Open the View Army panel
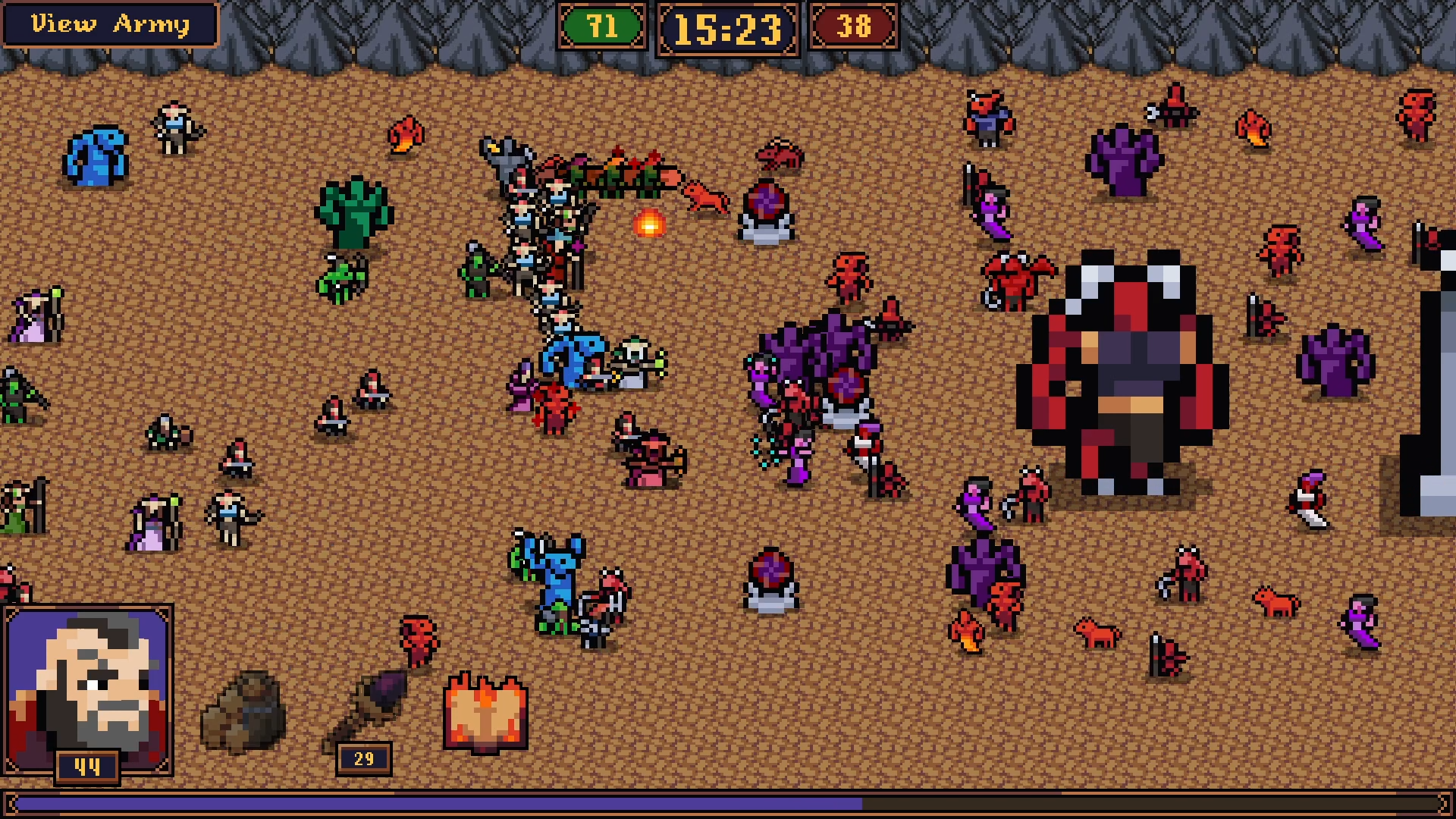This screenshot has height=819, width=1456. click(x=108, y=24)
